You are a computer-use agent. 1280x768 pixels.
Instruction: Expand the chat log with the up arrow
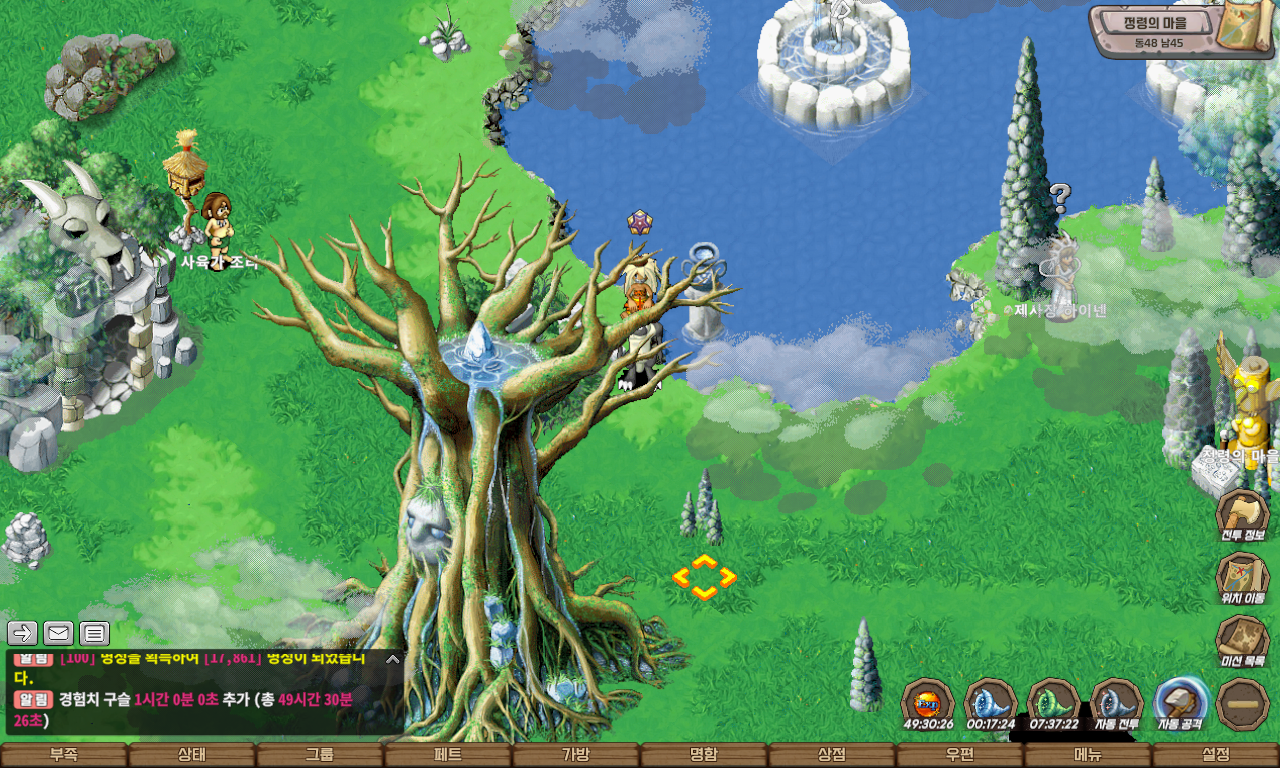(x=392, y=659)
